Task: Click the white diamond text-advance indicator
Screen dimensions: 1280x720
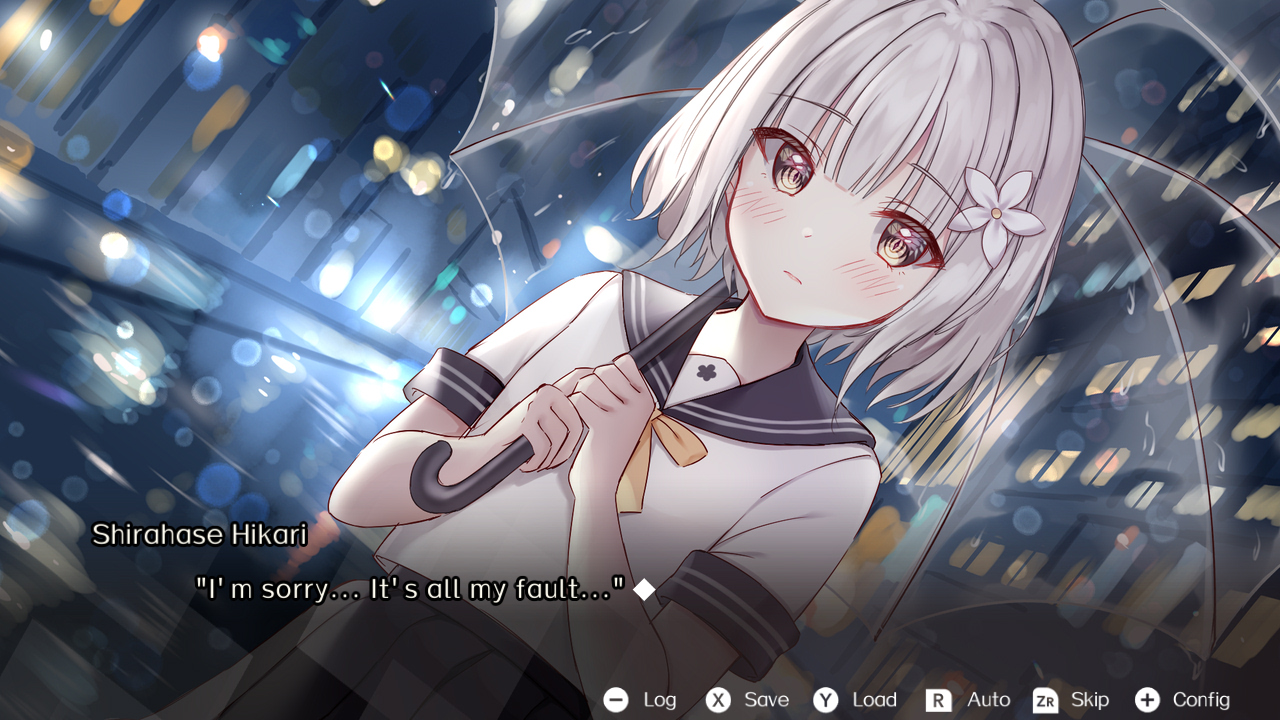Action: click(x=644, y=590)
